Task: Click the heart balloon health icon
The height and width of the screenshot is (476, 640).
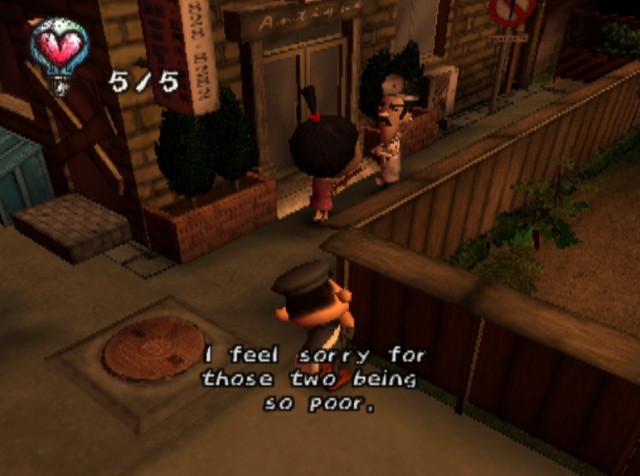Action: pyautogui.click(x=59, y=50)
